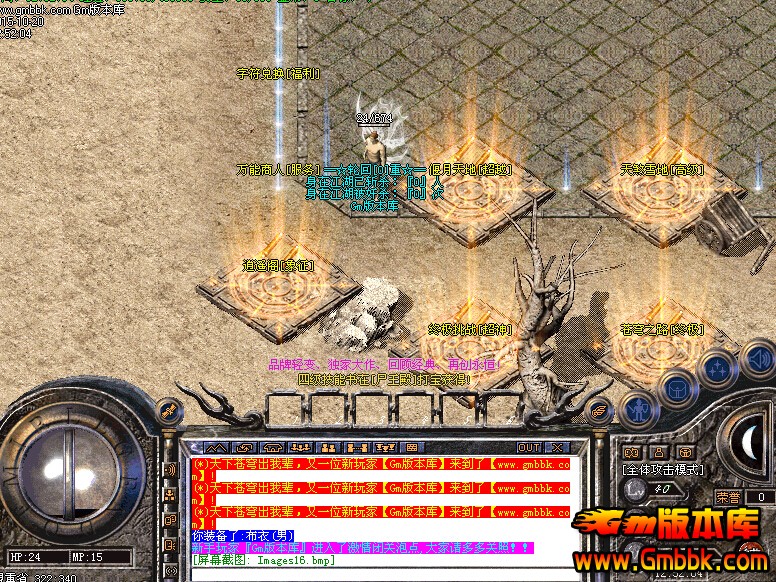Viewport: 776px width, 582px height.
Task: Open the character status round button
Action: tap(637, 407)
